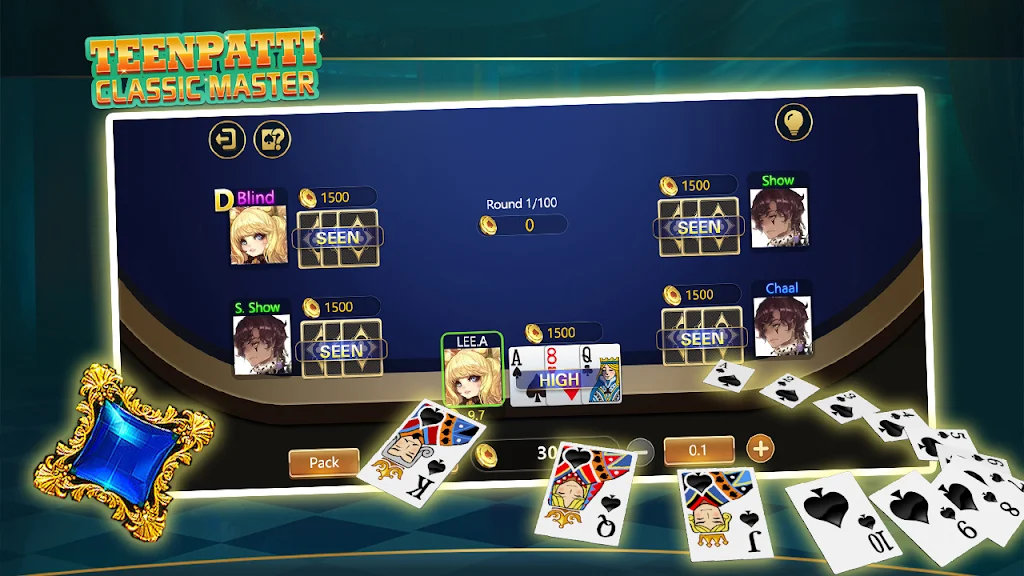1024x576 pixels.
Task: Select the Chaal opponent avatar
Action: [x=782, y=326]
